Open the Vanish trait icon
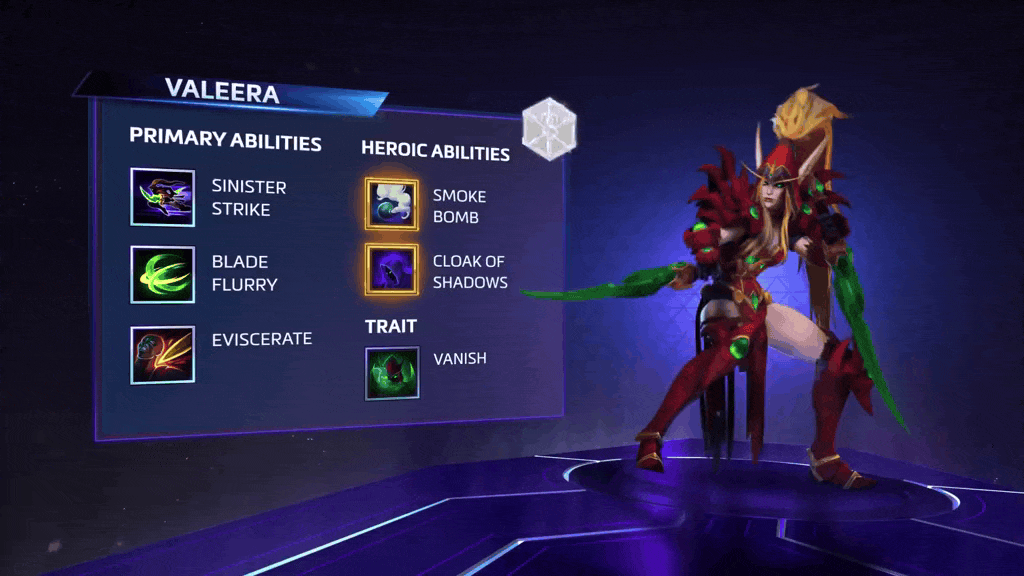This screenshot has width=1024, height=576. (391, 372)
